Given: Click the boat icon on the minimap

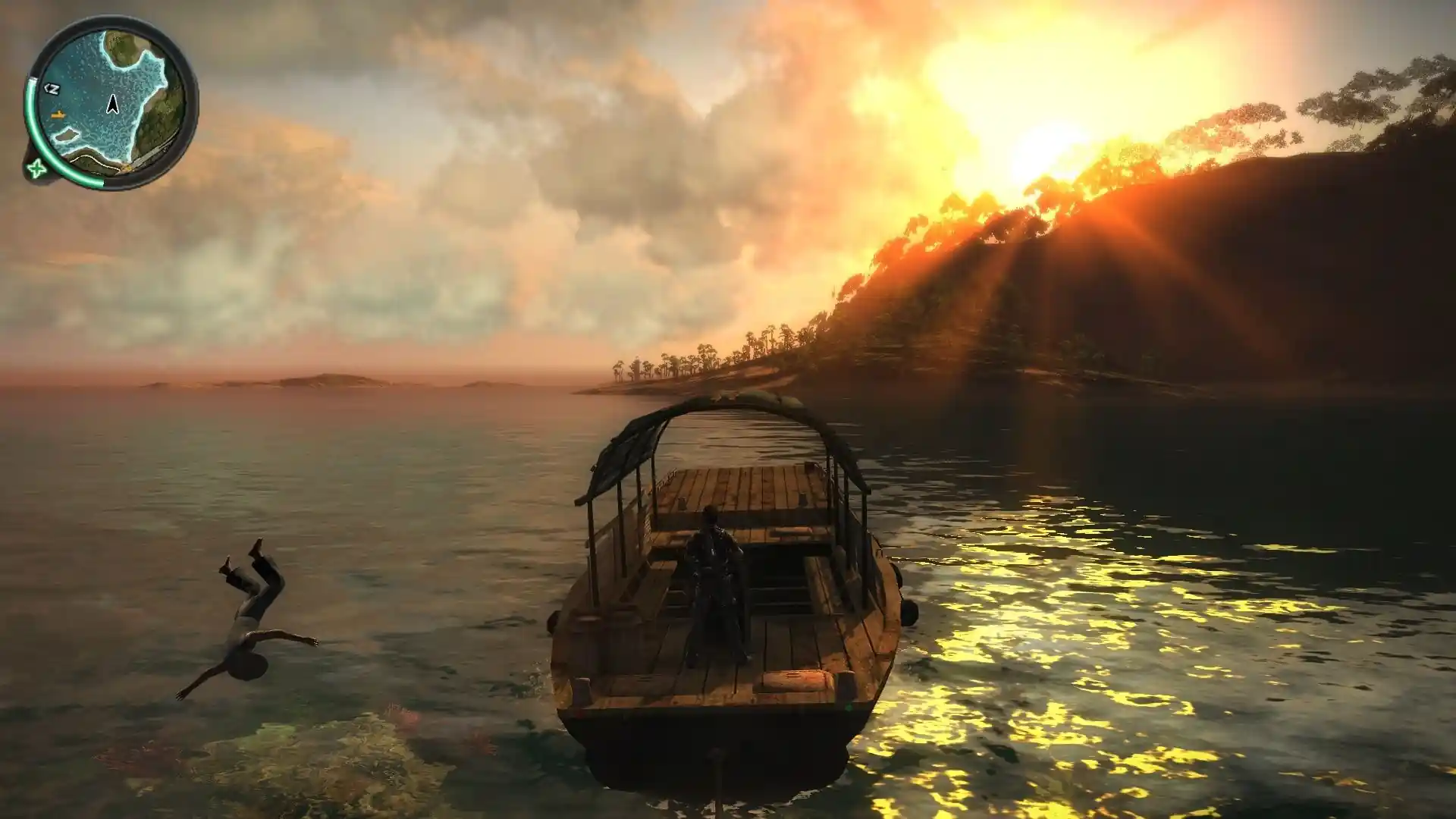Looking at the screenshot, I should (x=58, y=115).
